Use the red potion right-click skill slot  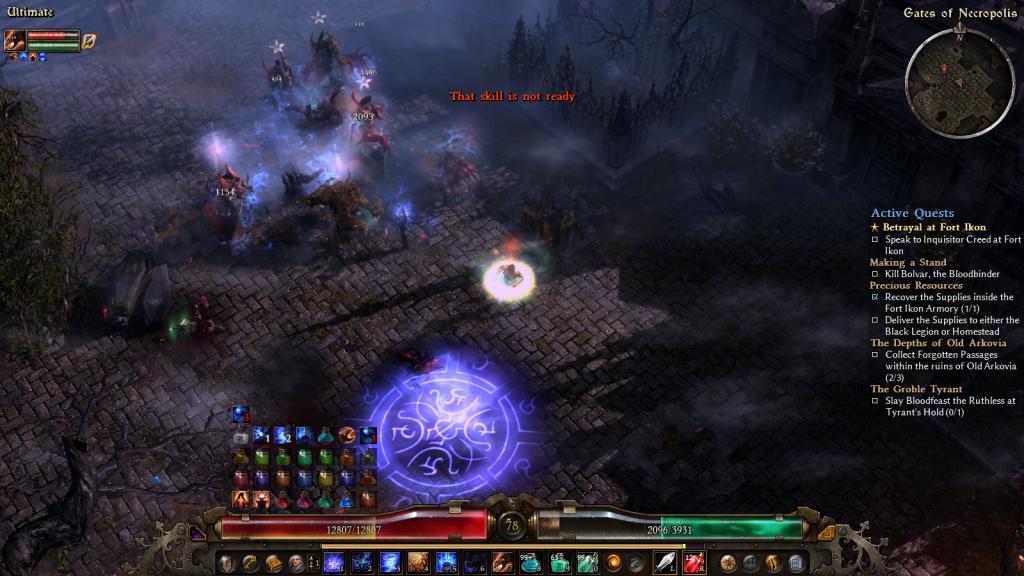[694, 563]
